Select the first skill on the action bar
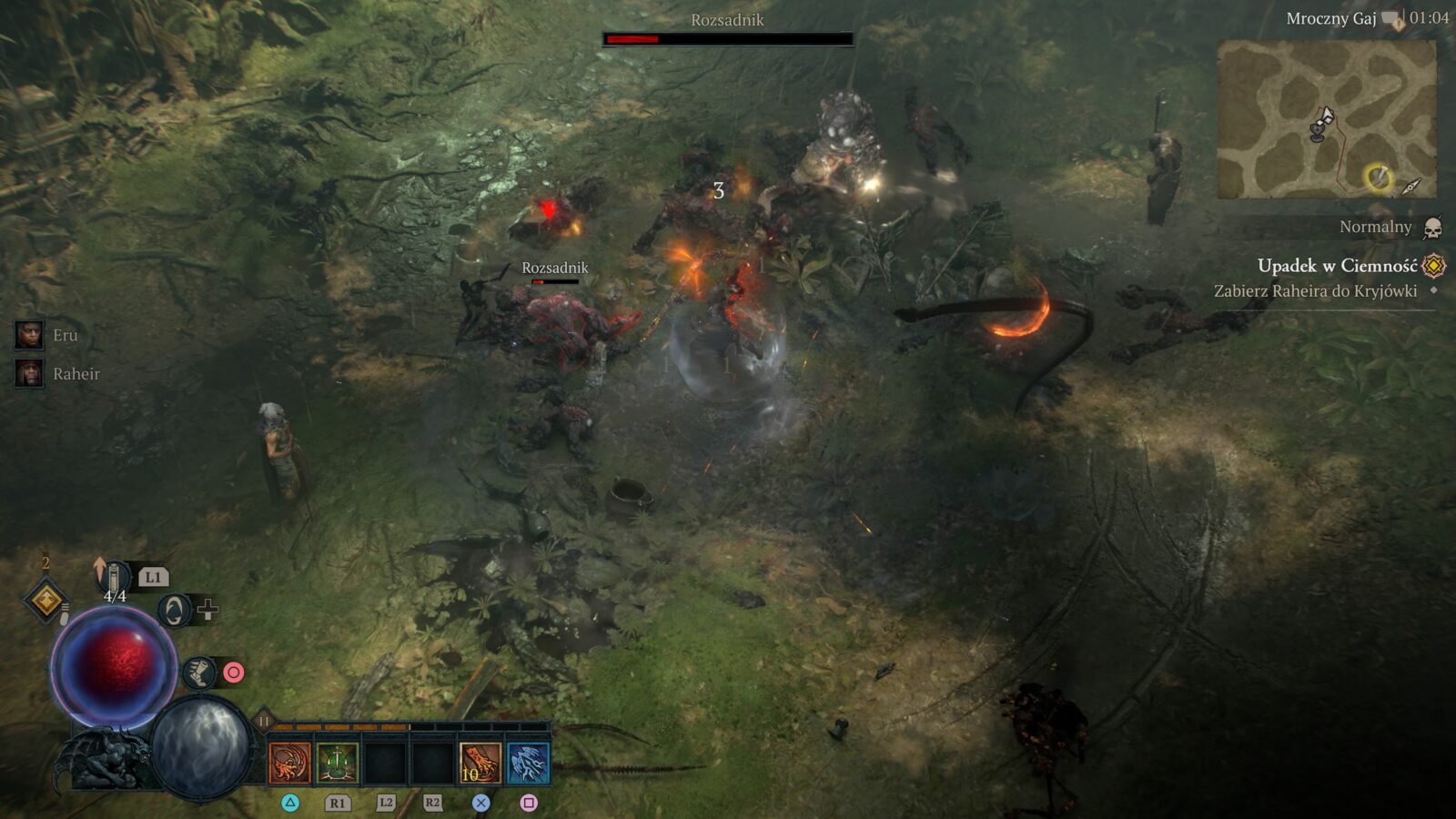The width and height of the screenshot is (1456, 819). tap(289, 762)
